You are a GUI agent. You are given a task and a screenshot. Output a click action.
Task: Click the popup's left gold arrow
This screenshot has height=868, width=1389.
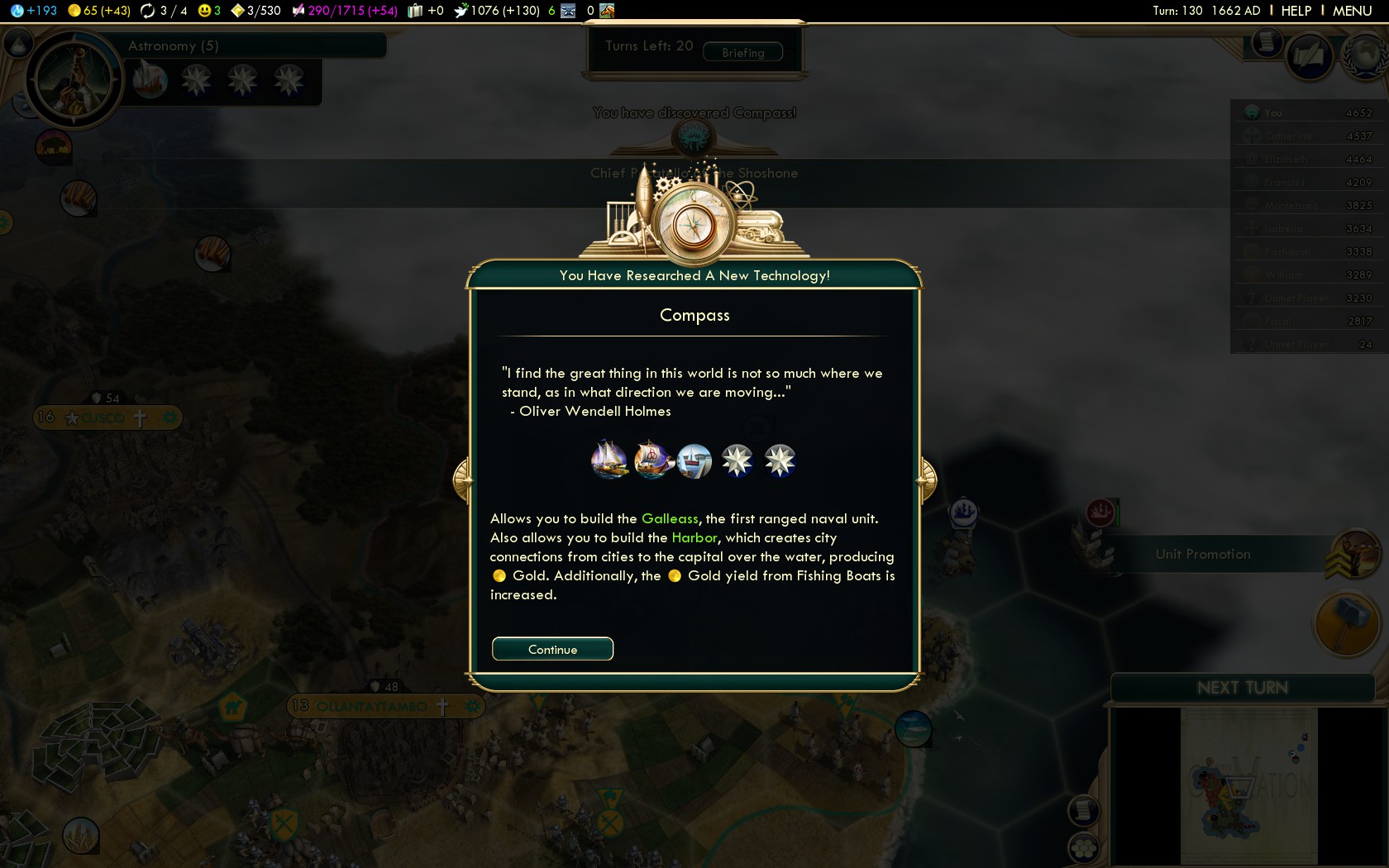[461, 479]
